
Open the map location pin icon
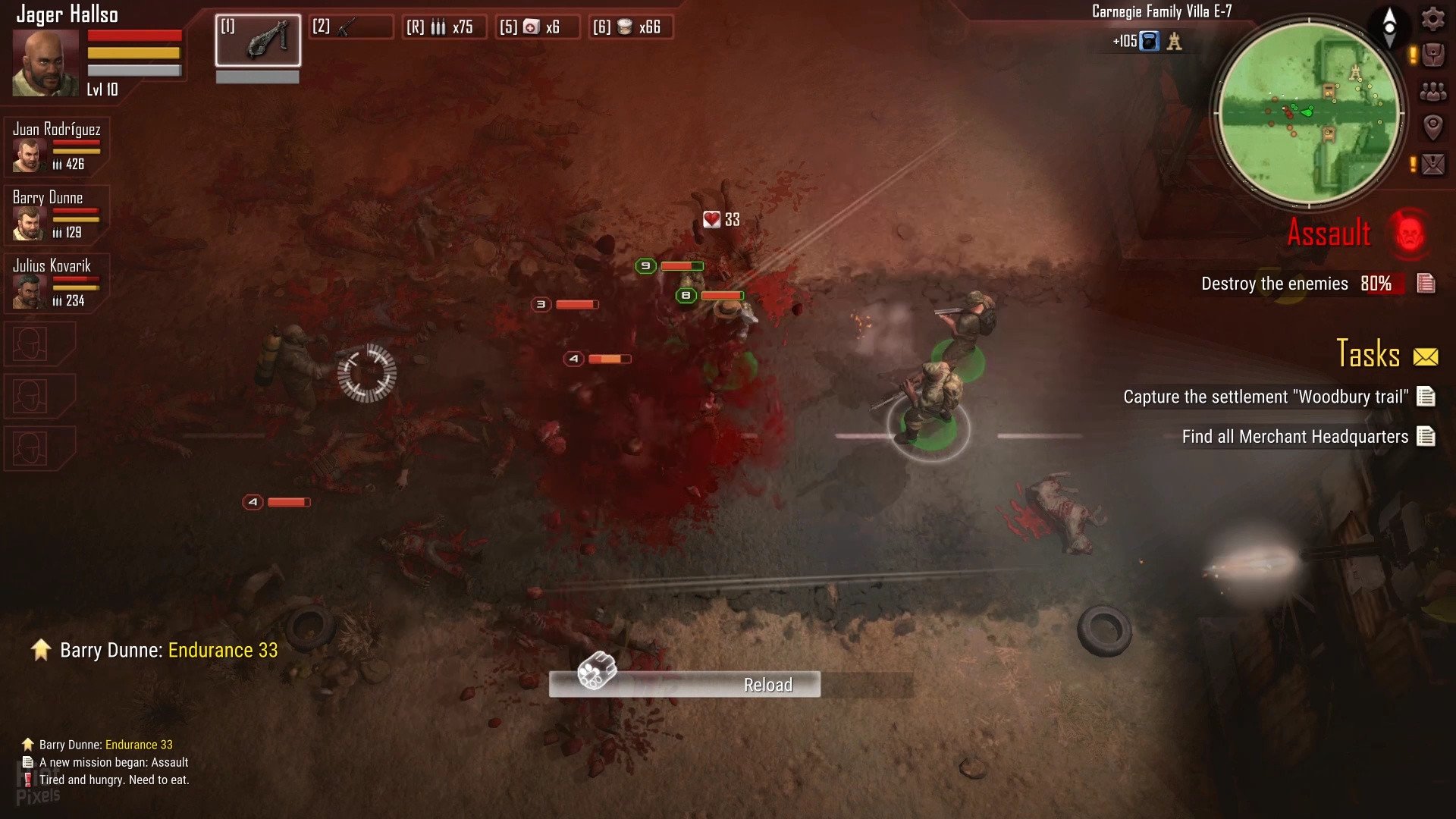(1432, 127)
